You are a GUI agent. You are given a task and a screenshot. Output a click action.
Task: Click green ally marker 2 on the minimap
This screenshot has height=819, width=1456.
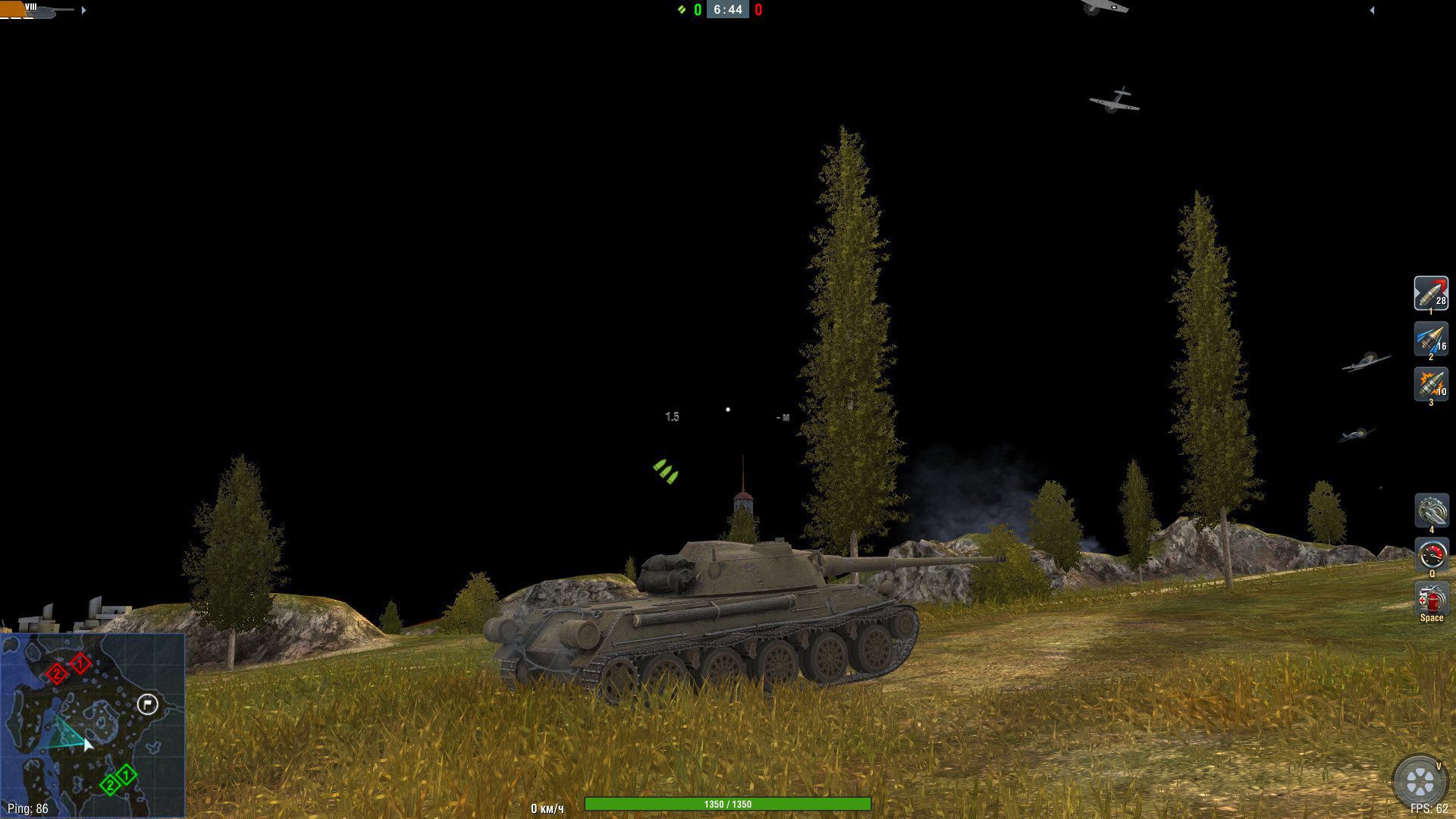click(110, 785)
